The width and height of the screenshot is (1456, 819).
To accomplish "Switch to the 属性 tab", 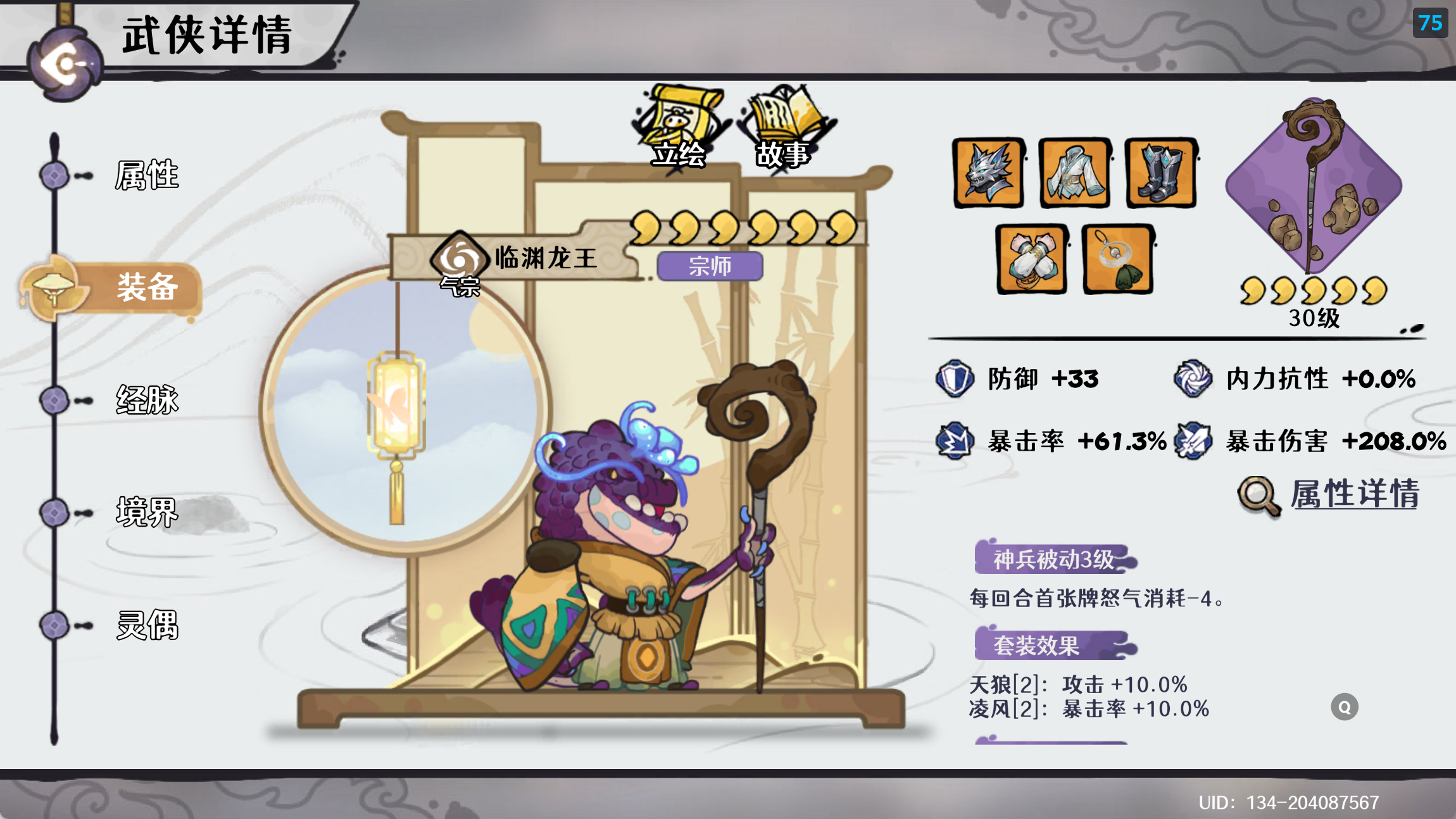I will pyautogui.click(x=146, y=175).
